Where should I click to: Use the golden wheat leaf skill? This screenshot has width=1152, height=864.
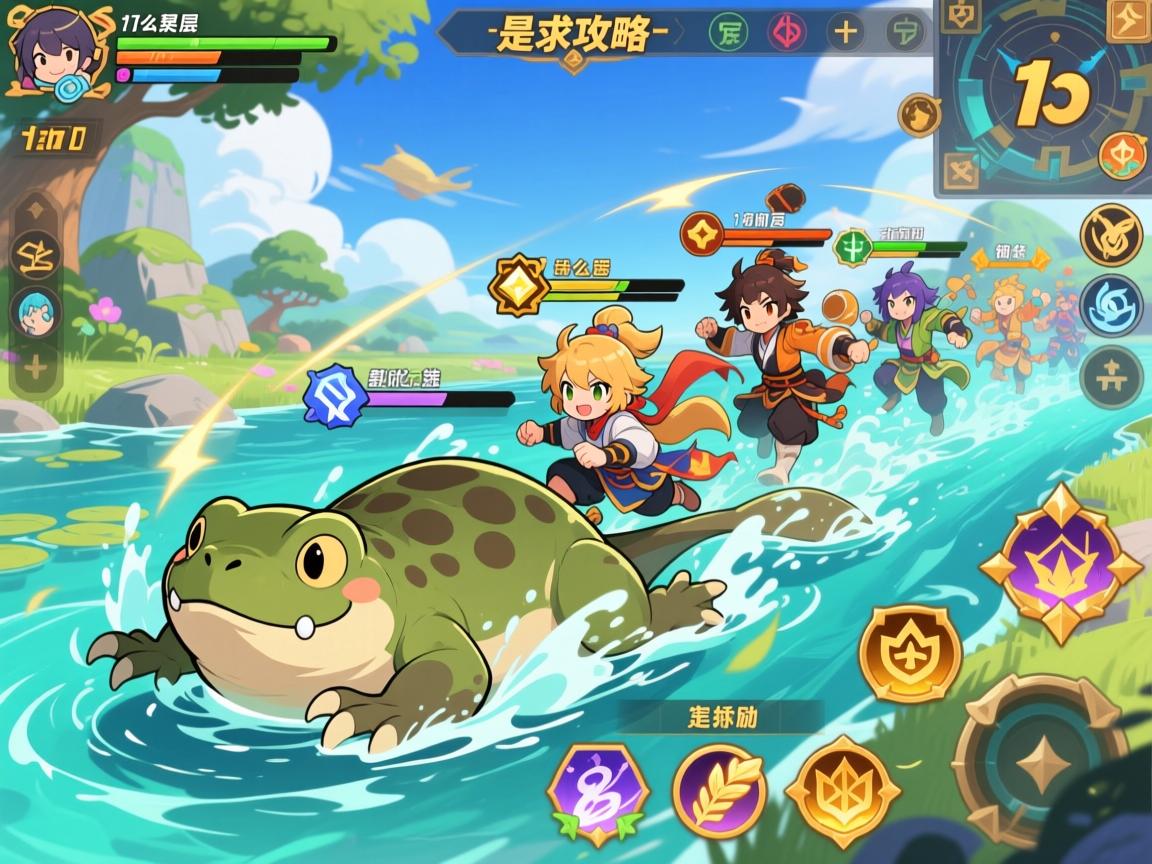[719, 791]
